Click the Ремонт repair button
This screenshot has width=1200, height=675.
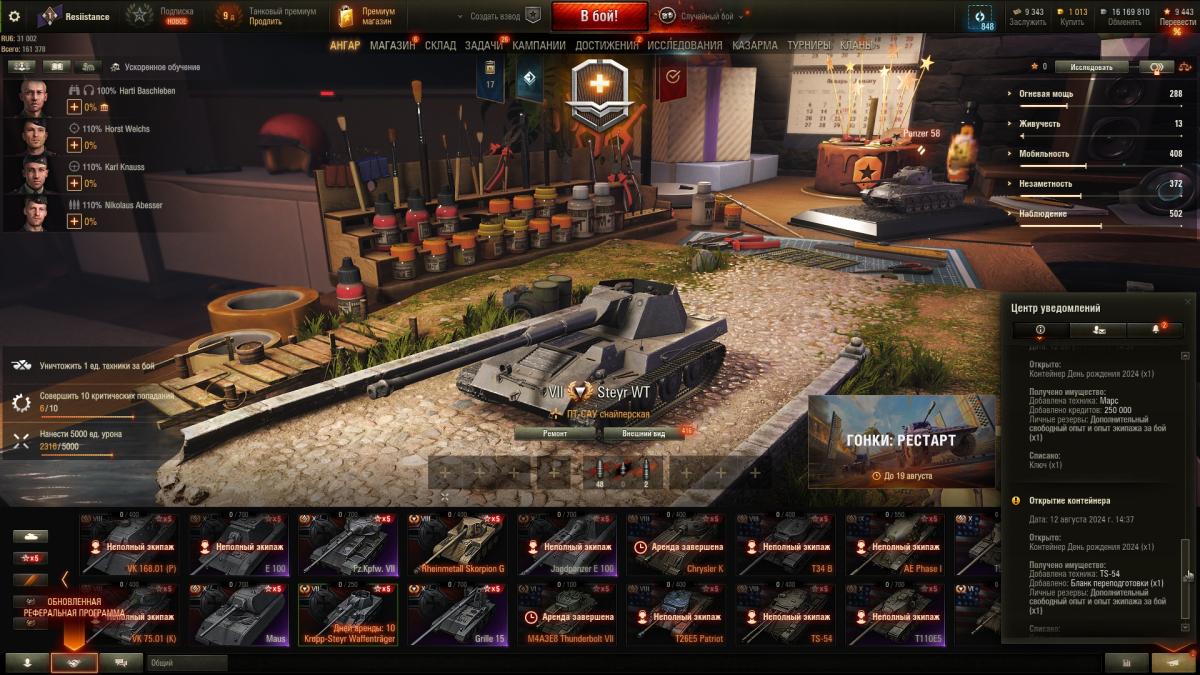point(555,434)
